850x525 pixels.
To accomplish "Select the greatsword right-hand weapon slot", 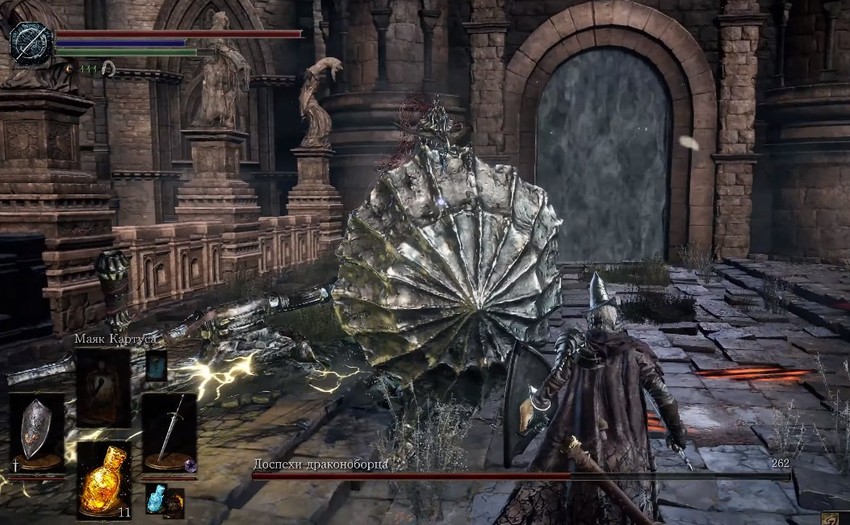I will pyautogui.click(x=168, y=430).
